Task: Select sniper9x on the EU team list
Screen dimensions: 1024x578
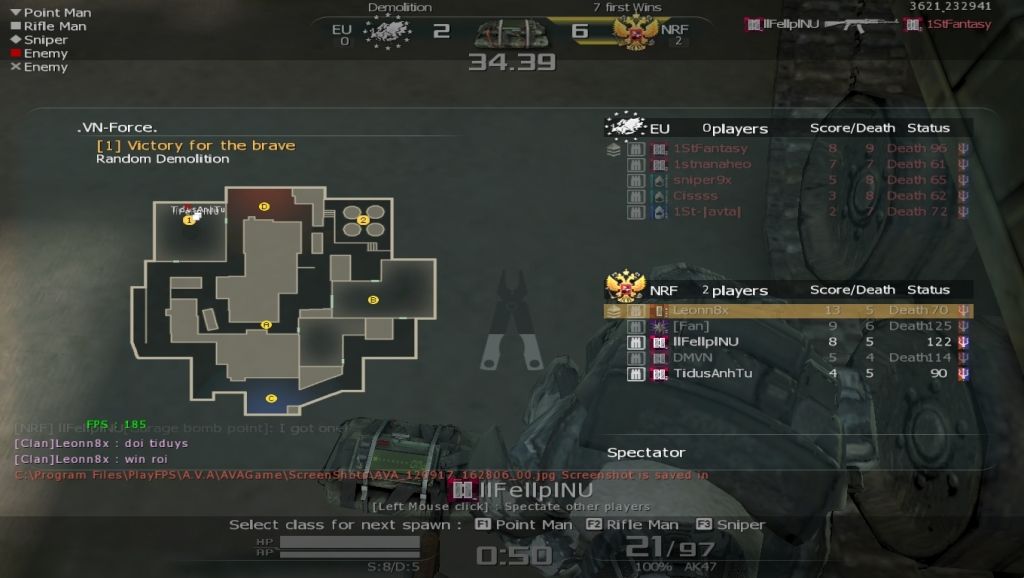Action: (x=702, y=180)
